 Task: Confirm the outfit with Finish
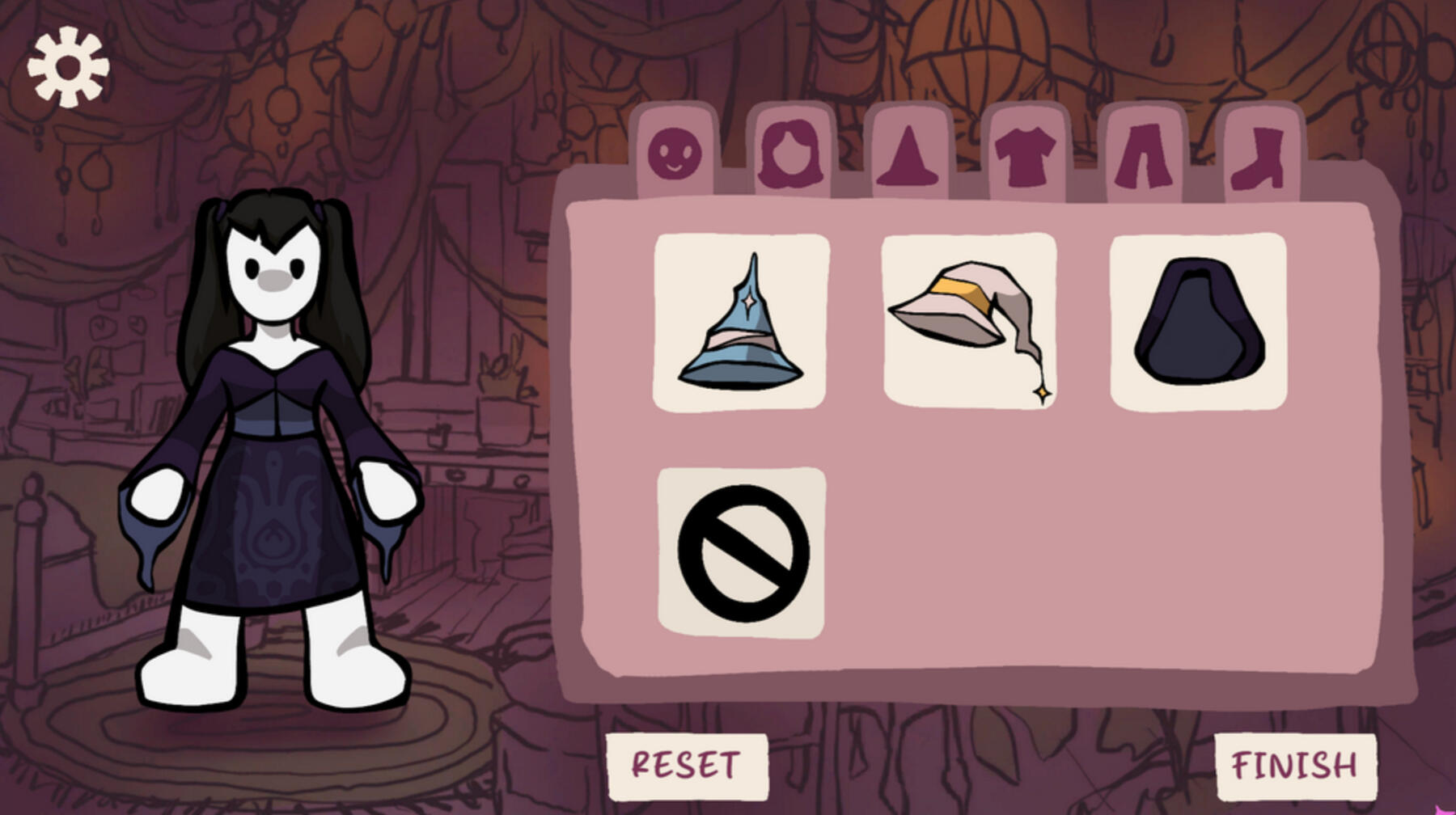point(1294,765)
